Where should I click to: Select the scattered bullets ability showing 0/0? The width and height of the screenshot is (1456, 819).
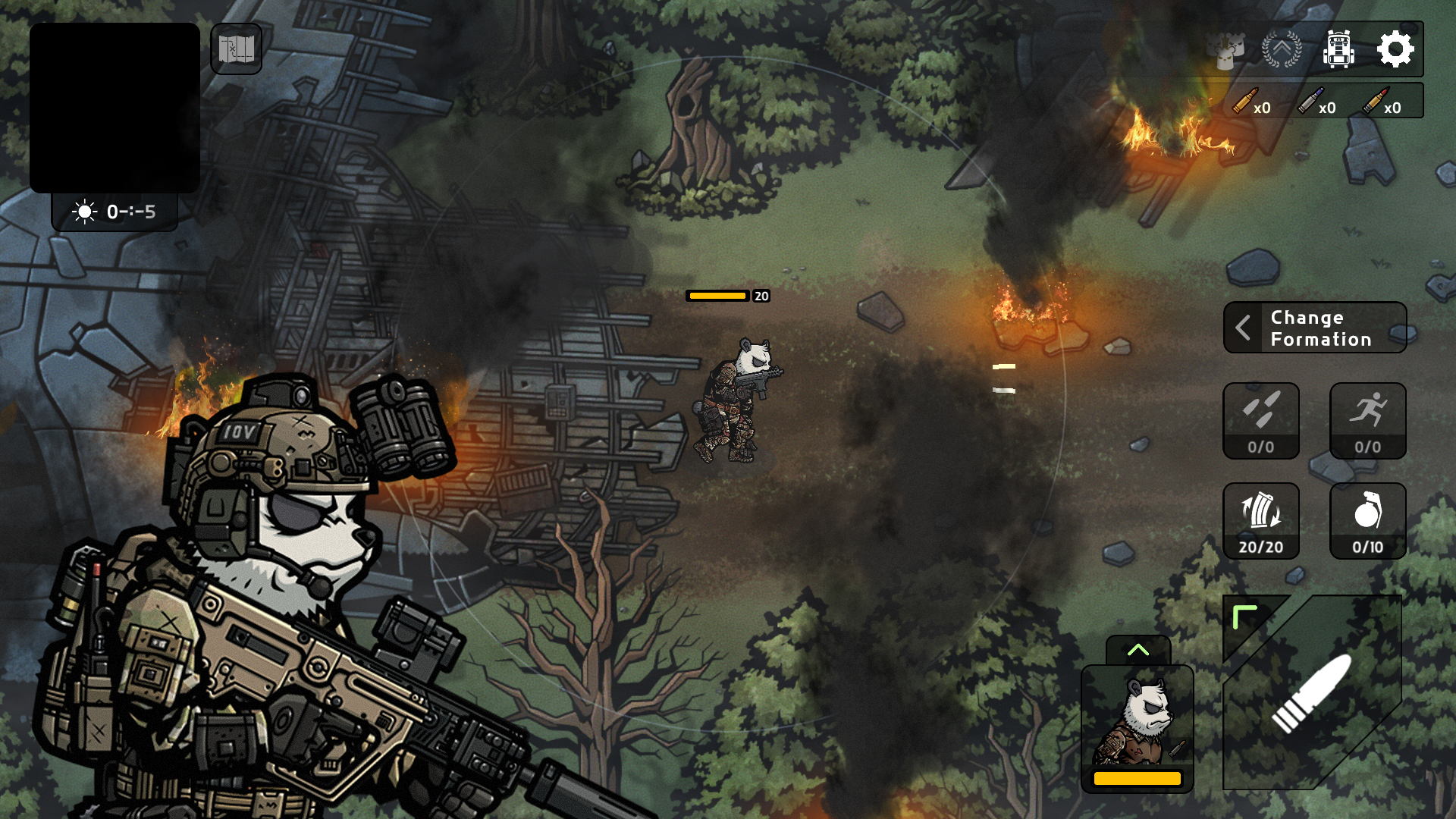pyautogui.click(x=1261, y=422)
